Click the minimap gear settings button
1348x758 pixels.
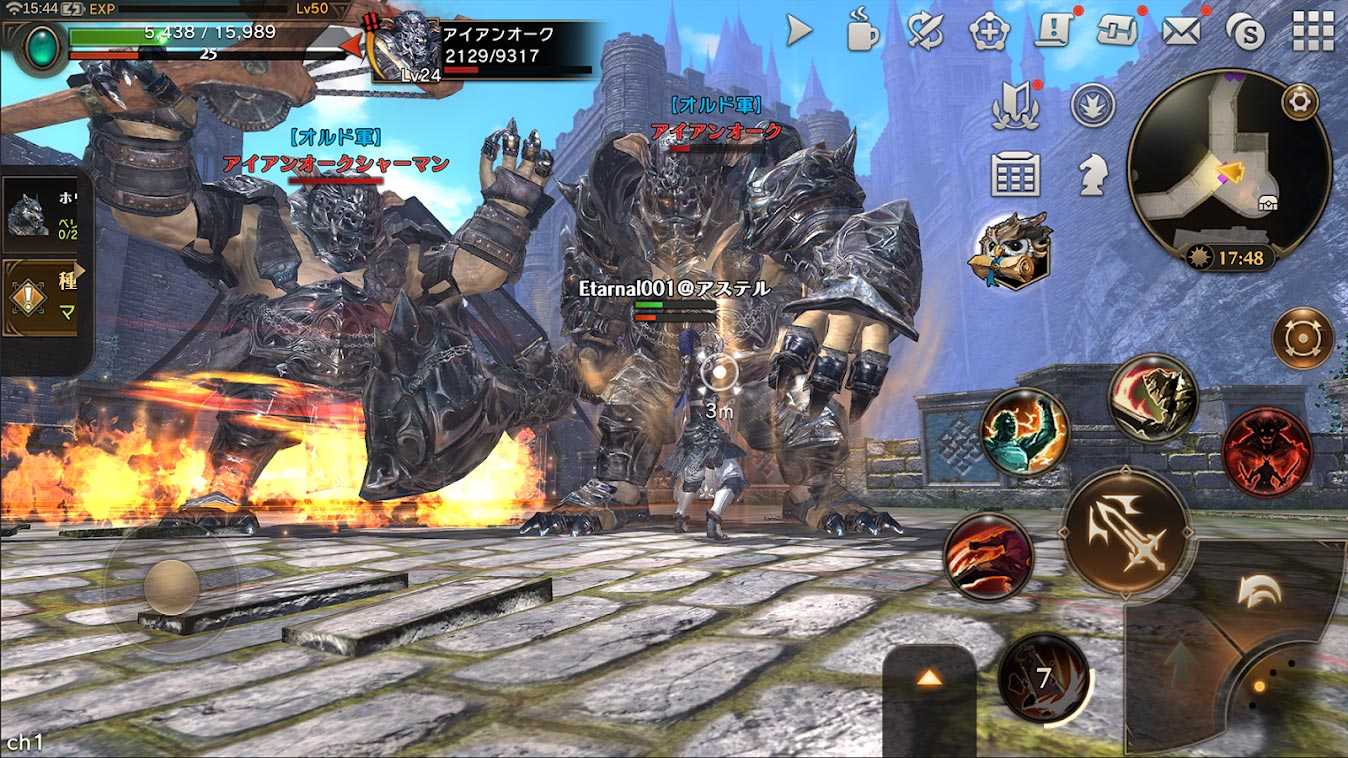click(1300, 101)
